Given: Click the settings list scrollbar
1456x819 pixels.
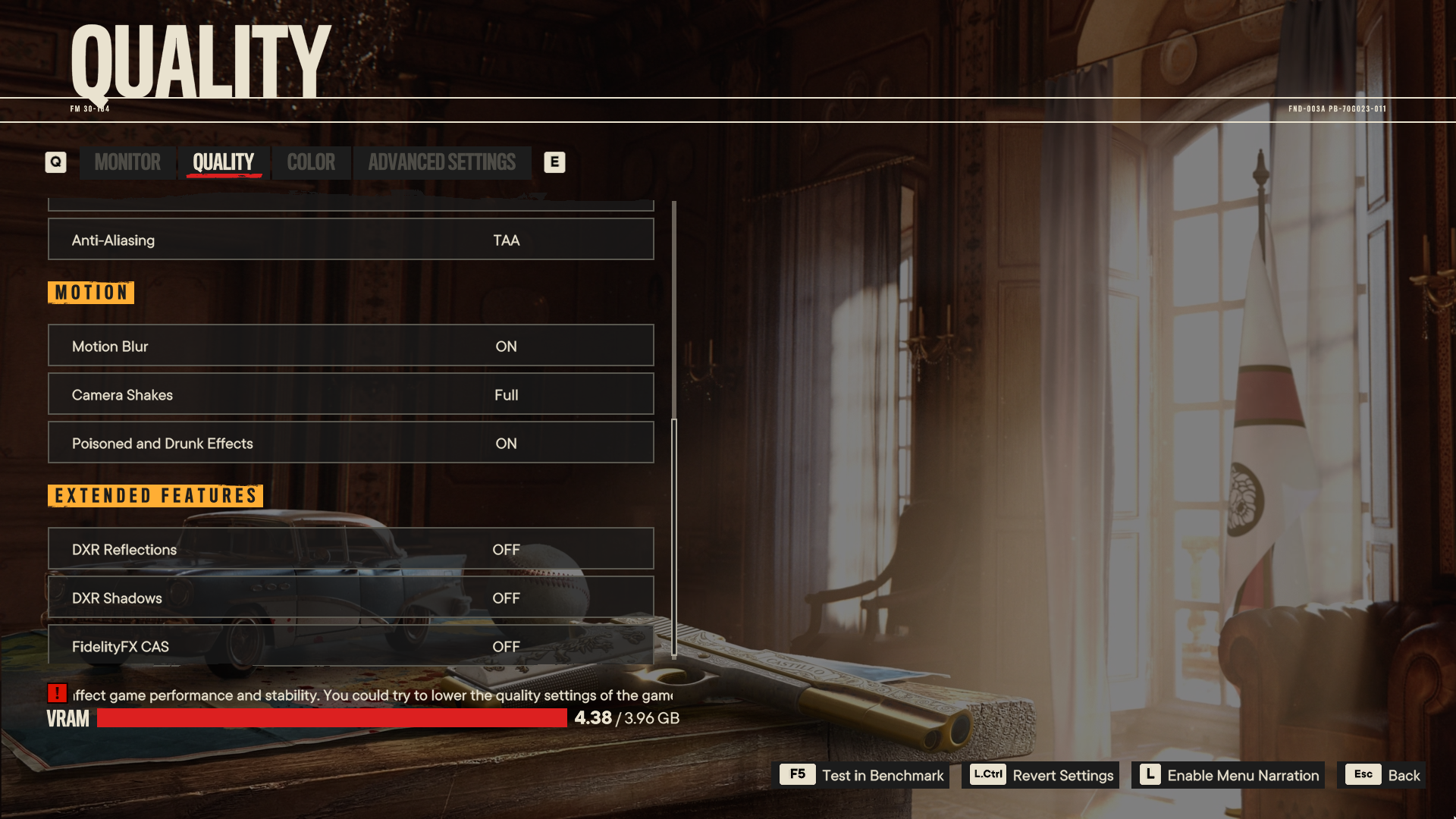Looking at the screenshot, I should pyautogui.click(x=674, y=537).
